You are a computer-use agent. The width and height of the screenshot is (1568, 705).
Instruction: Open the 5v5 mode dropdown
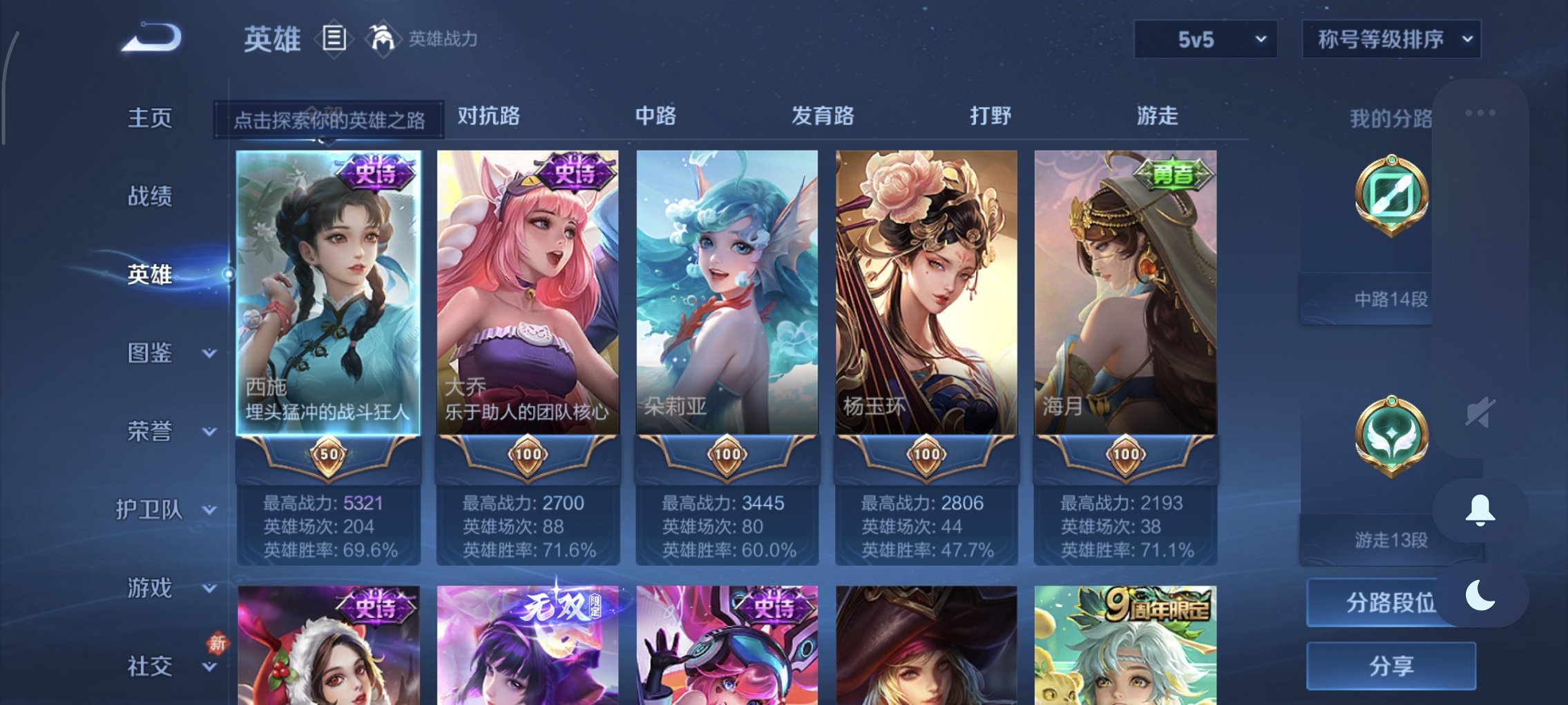tap(1205, 39)
